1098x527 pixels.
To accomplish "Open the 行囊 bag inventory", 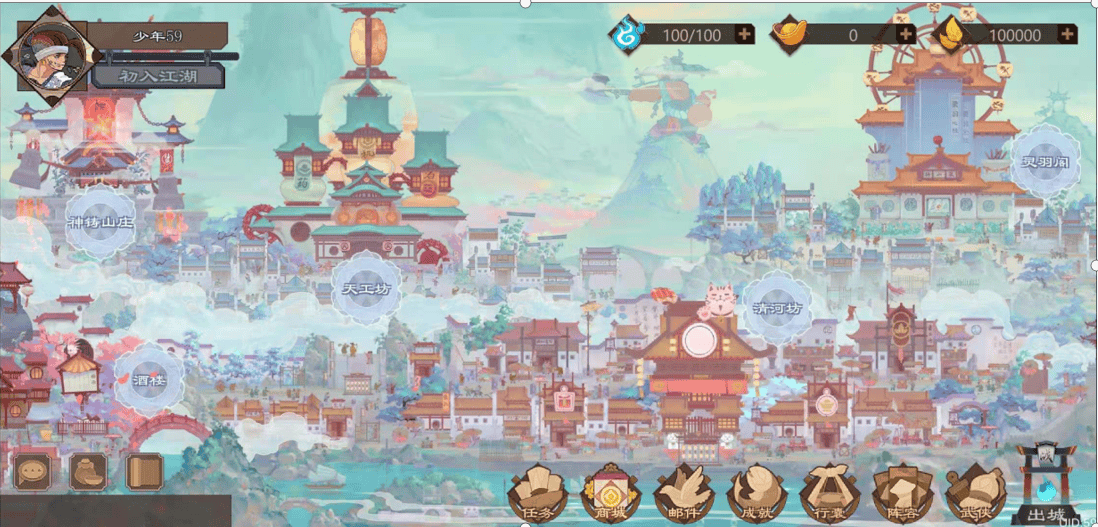I will 827,493.
